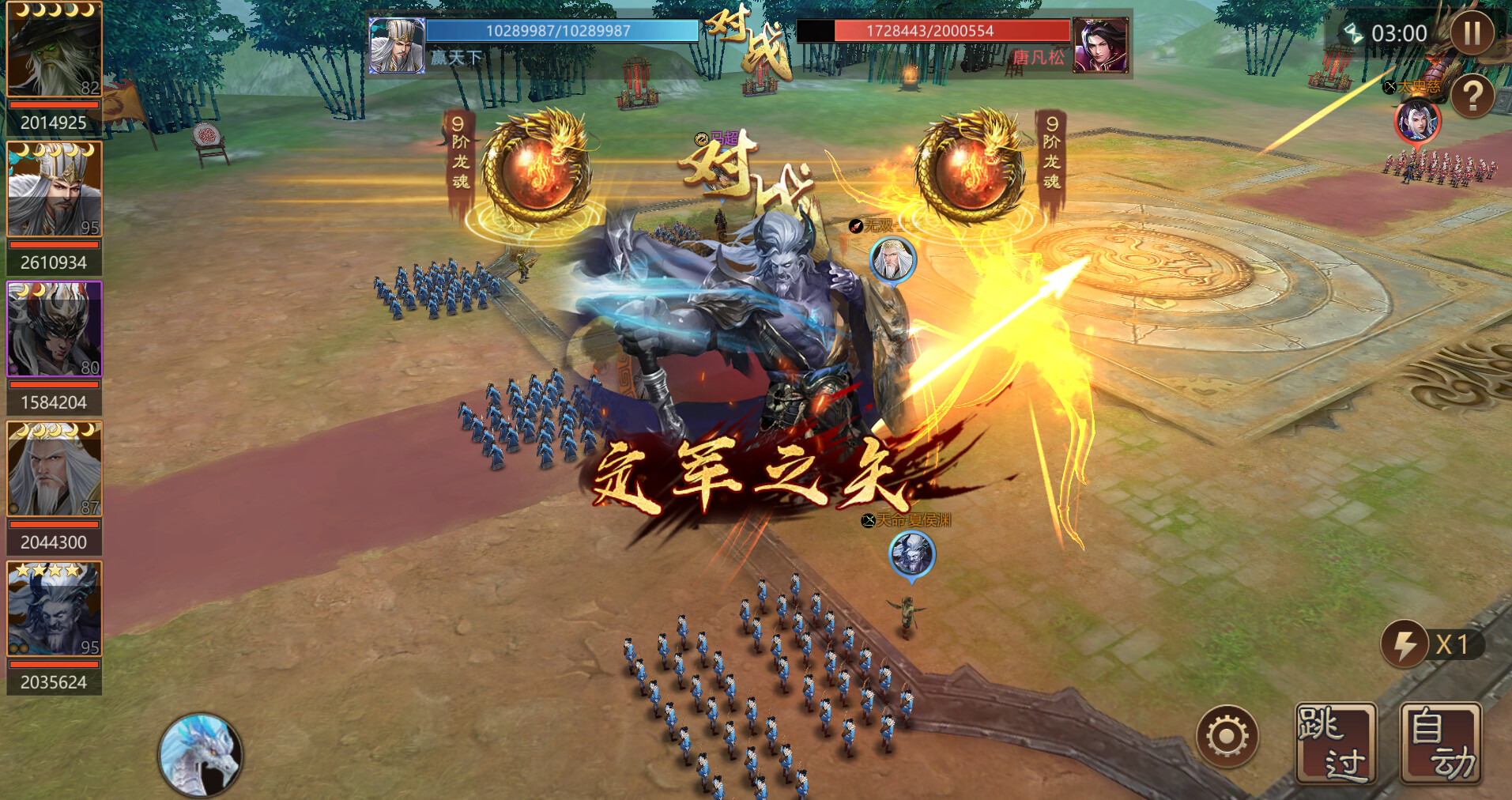Open the help question mark icon

click(1475, 96)
